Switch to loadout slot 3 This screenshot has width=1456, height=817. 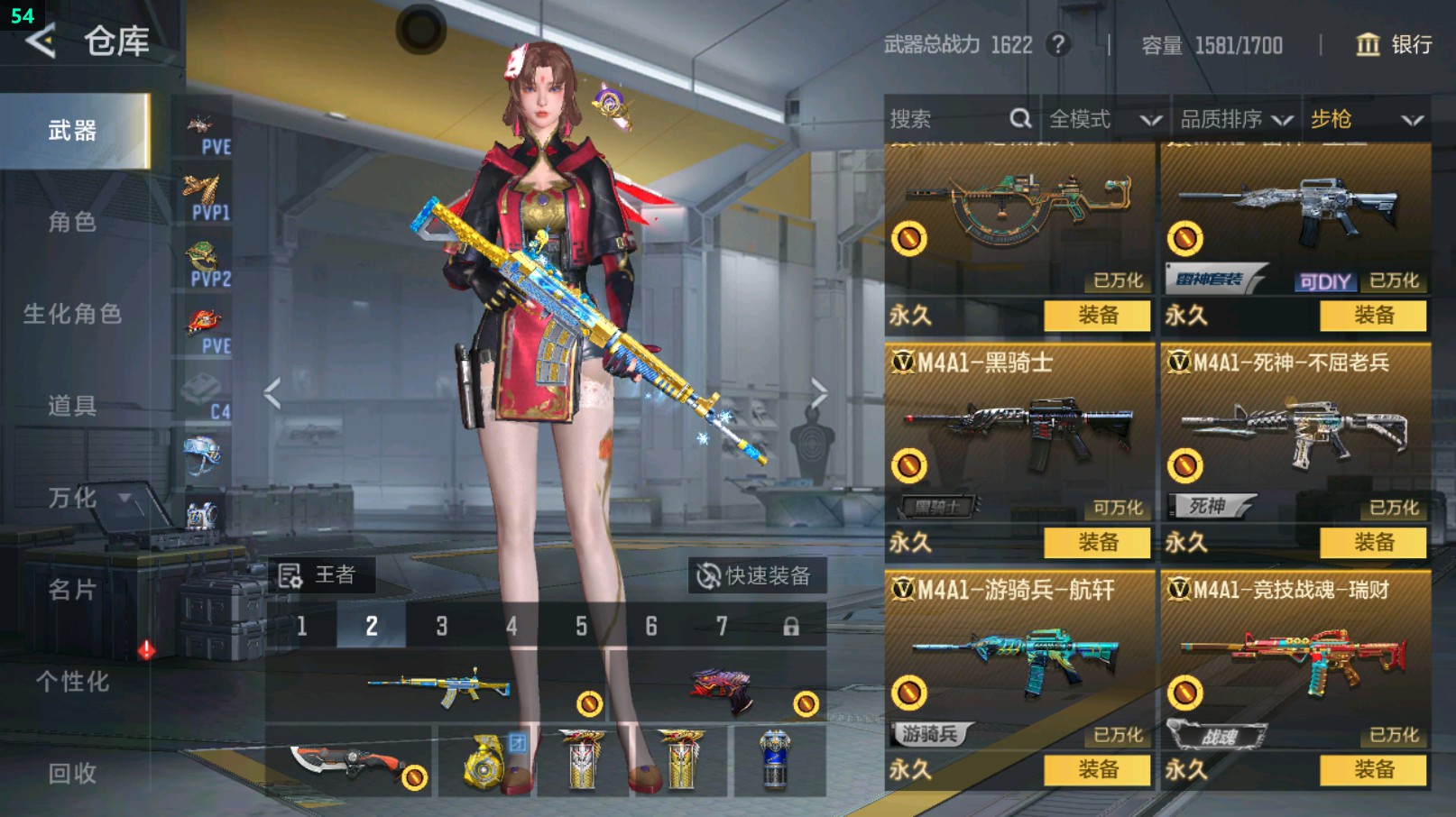(x=441, y=626)
